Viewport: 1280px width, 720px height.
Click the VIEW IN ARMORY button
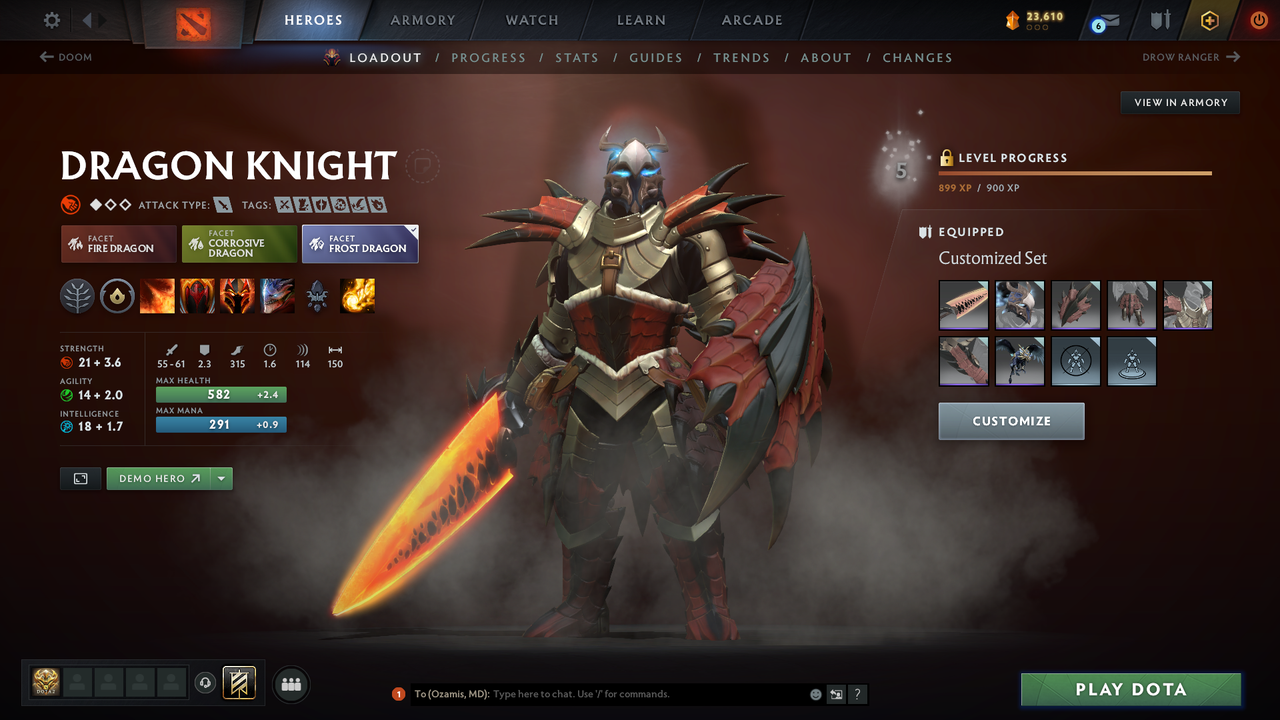pyautogui.click(x=1179, y=102)
